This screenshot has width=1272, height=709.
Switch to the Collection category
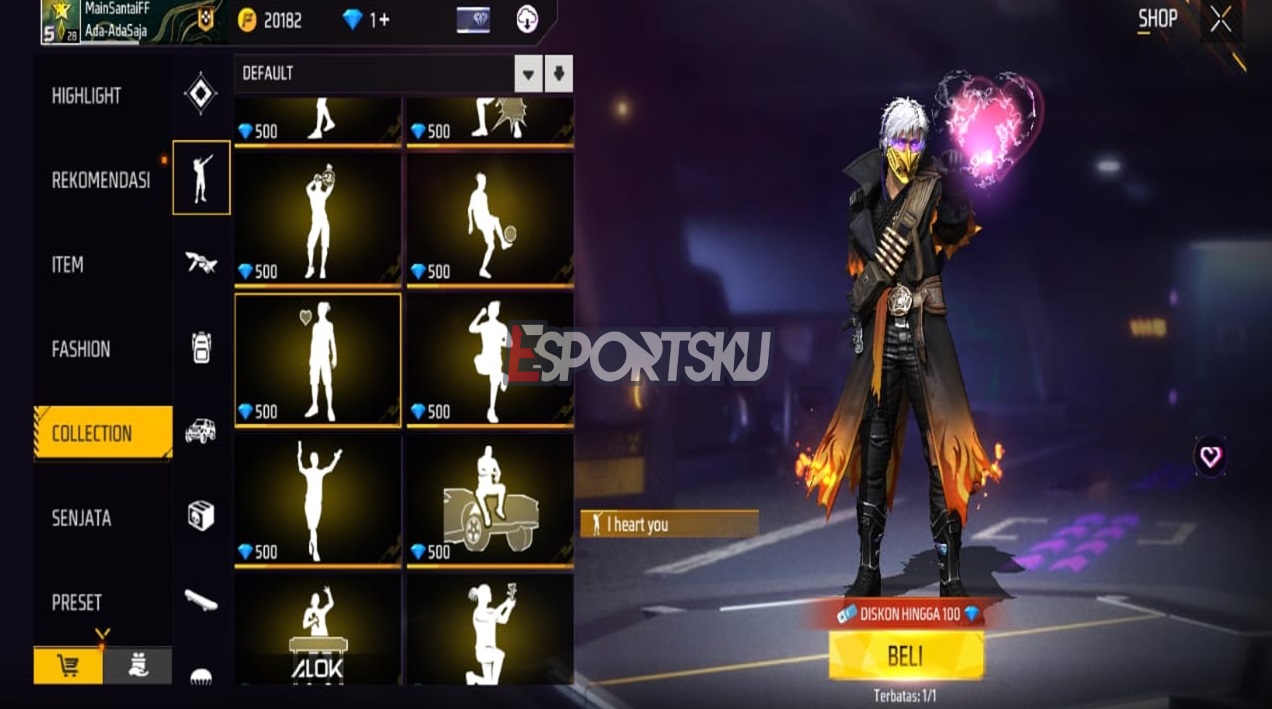(x=92, y=433)
